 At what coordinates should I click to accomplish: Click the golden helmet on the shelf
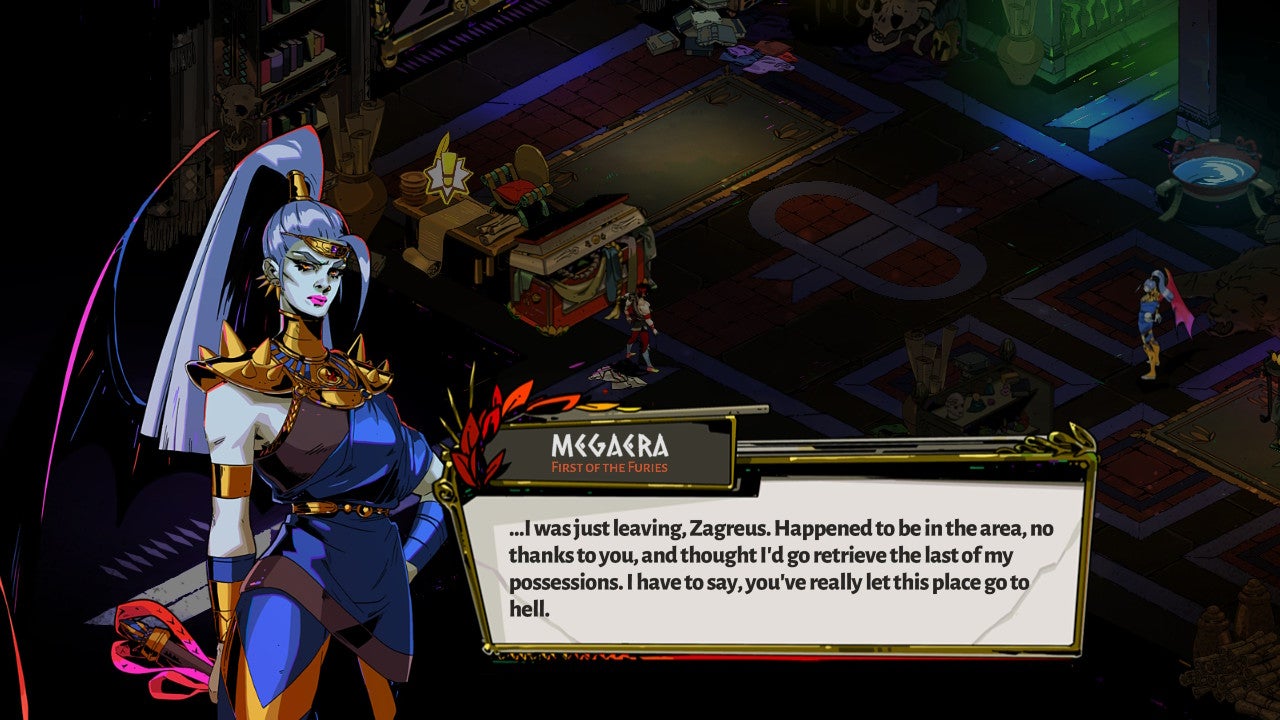tap(389, 58)
